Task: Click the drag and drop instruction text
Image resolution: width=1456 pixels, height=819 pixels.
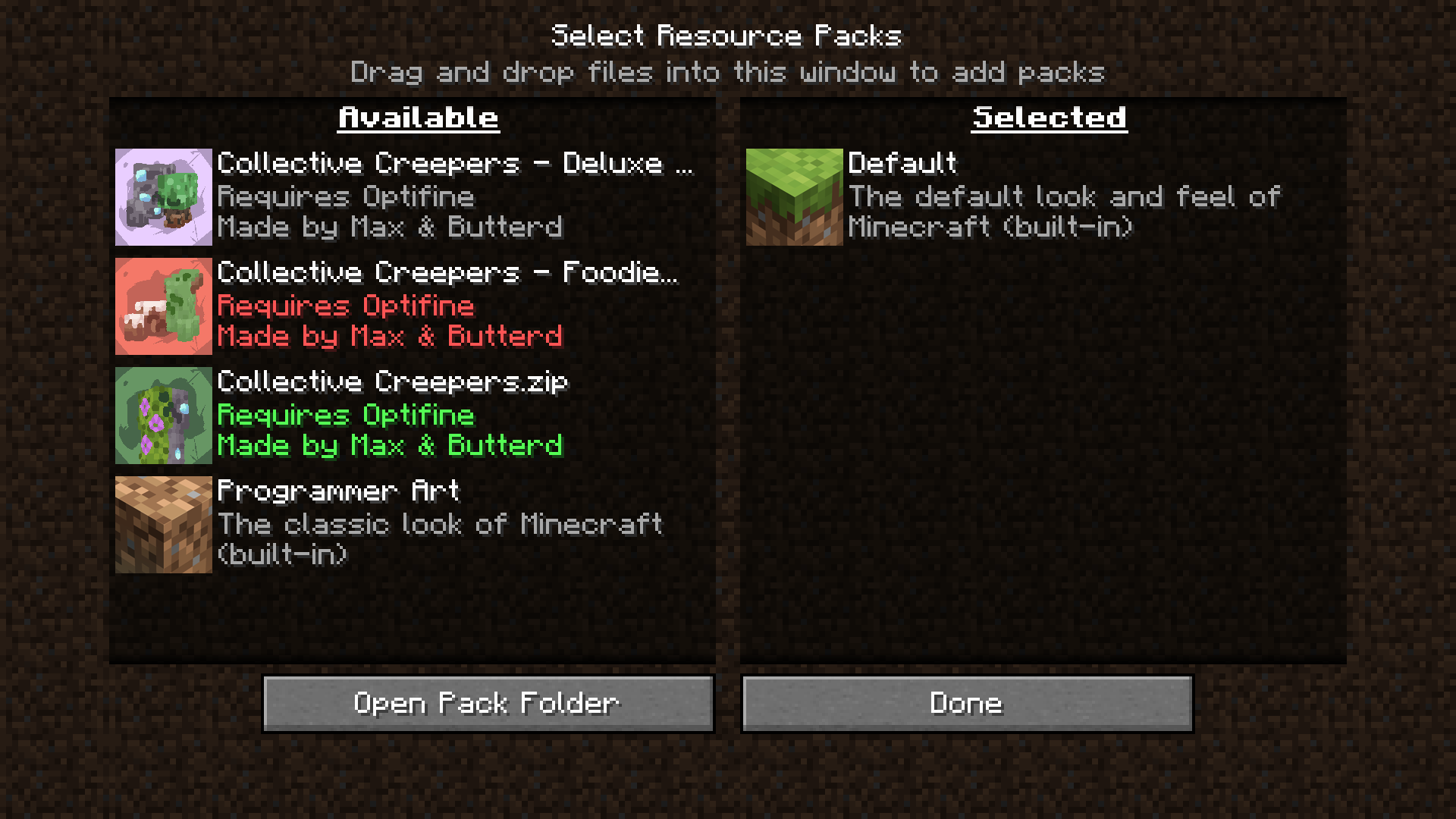Action: (x=728, y=72)
